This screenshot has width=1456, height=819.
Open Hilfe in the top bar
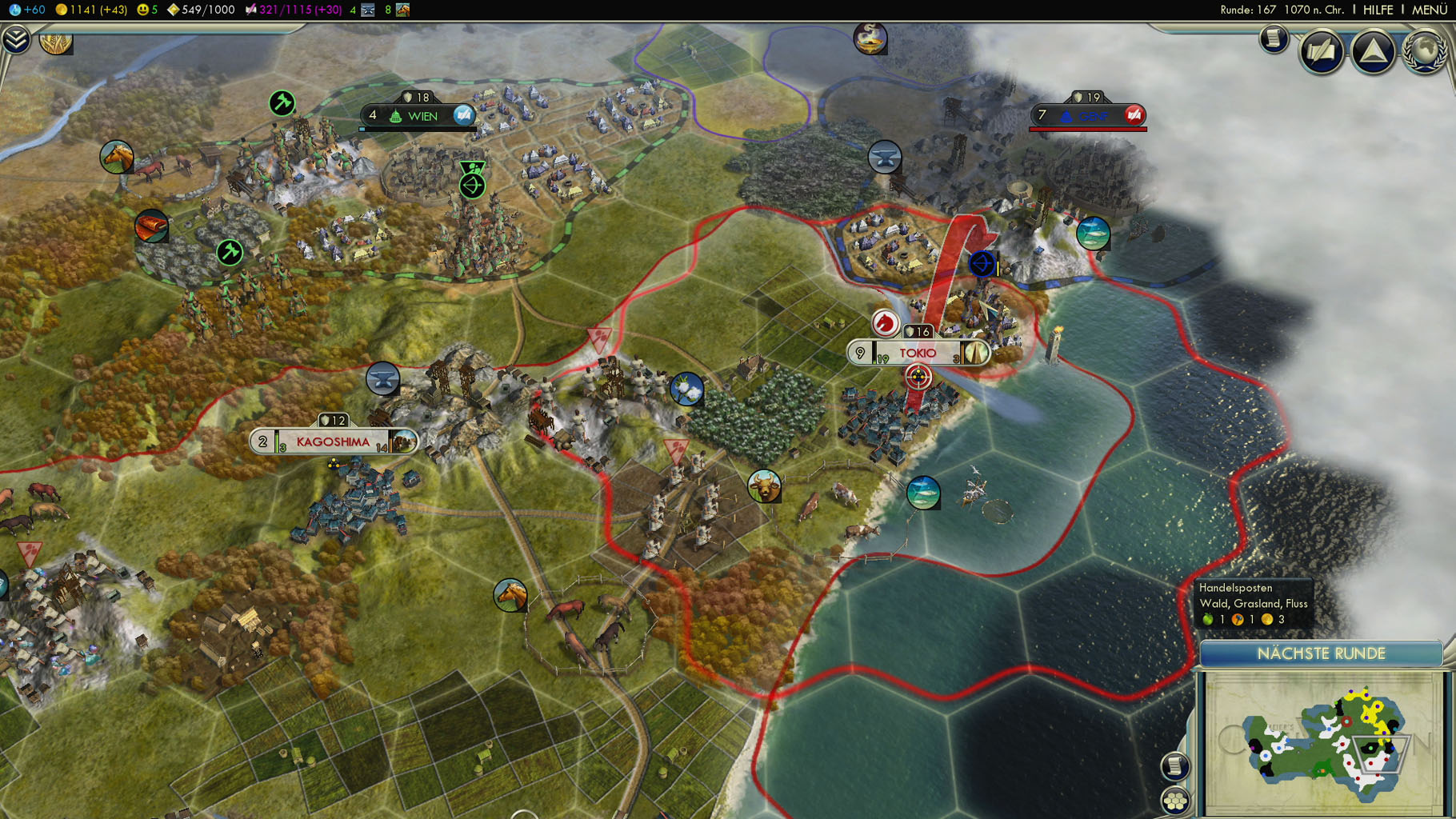1378,10
